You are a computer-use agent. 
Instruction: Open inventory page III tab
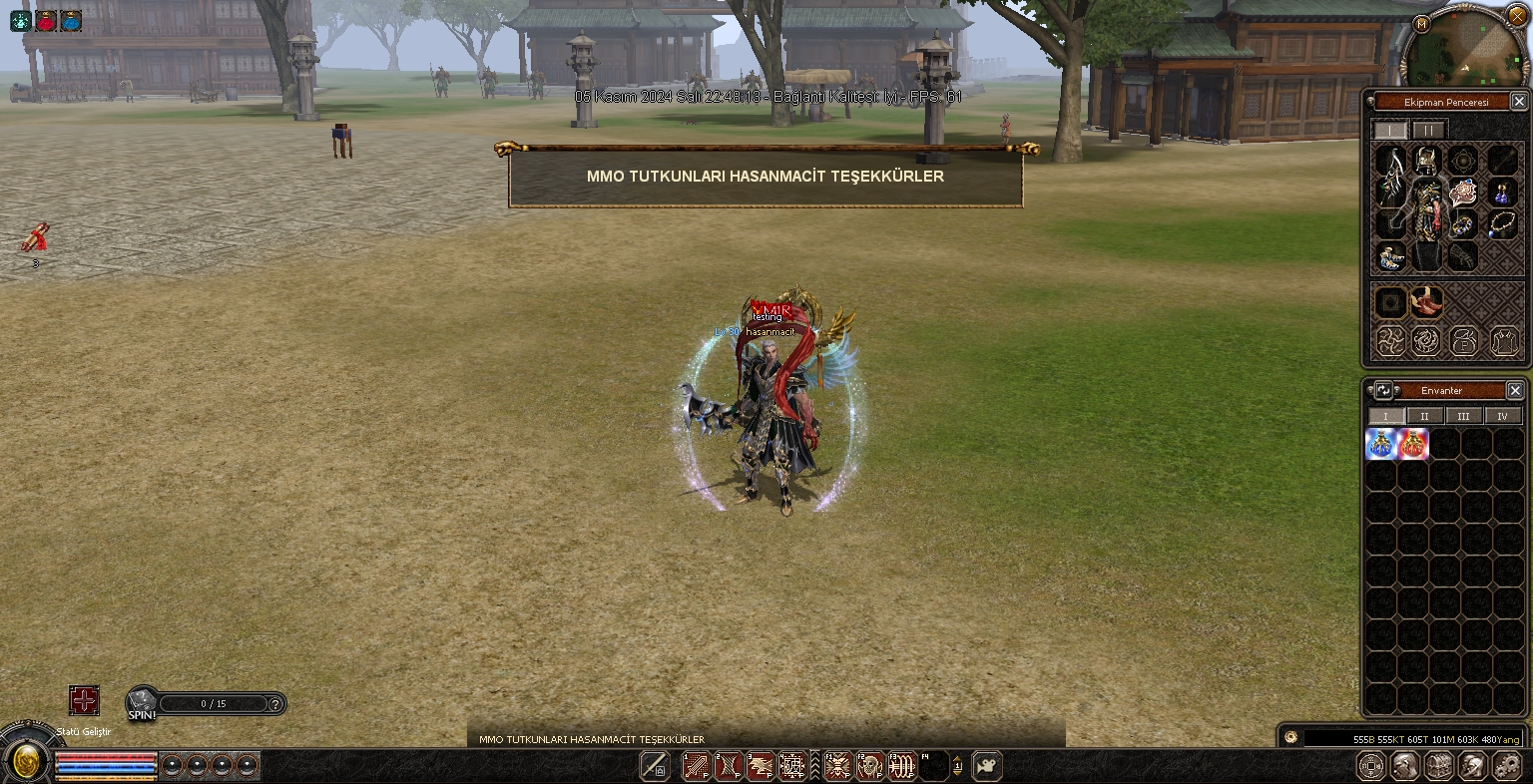point(1463,416)
